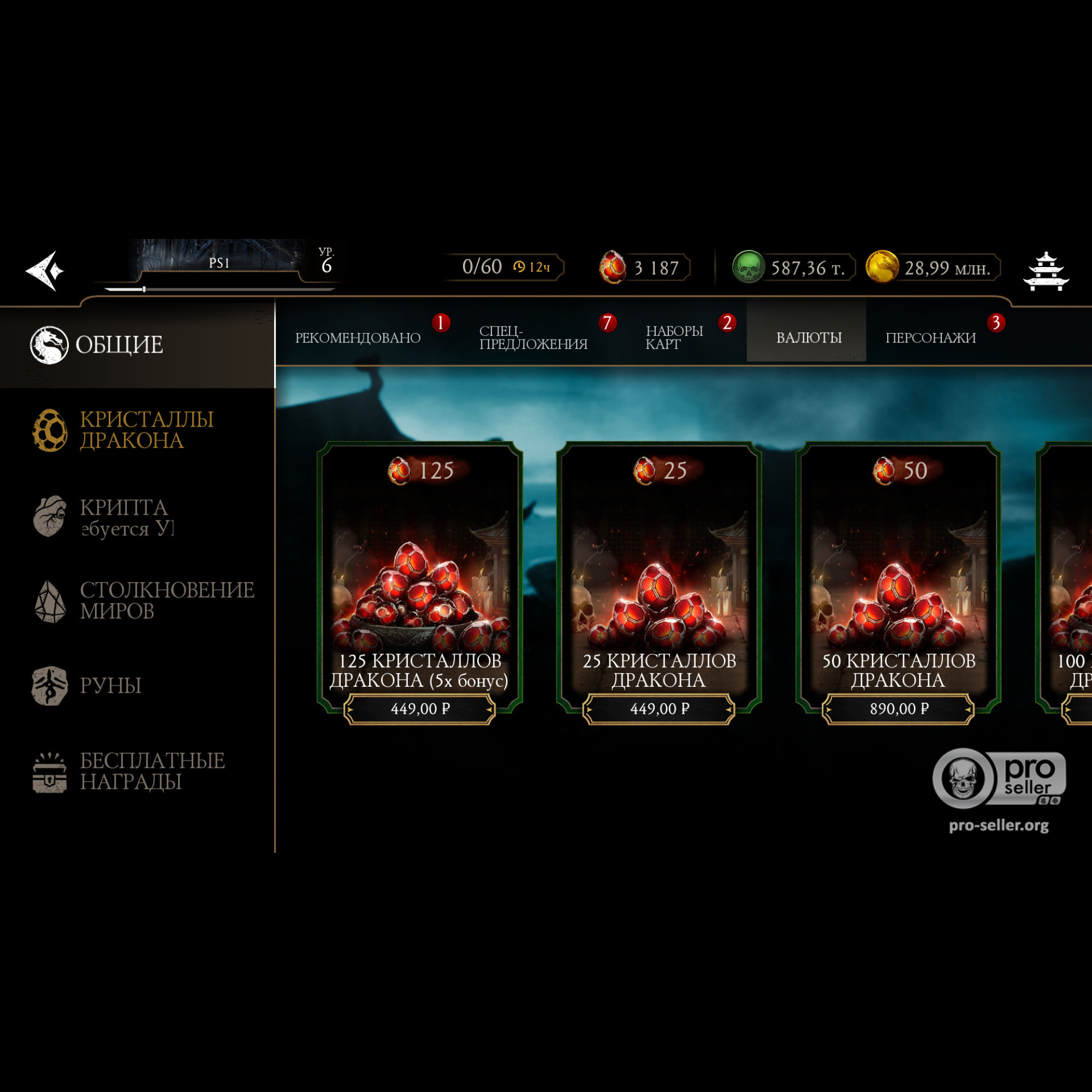Open the Спец-предложения tab
The width and height of the screenshot is (1092, 1092).
pyautogui.click(x=533, y=337)
